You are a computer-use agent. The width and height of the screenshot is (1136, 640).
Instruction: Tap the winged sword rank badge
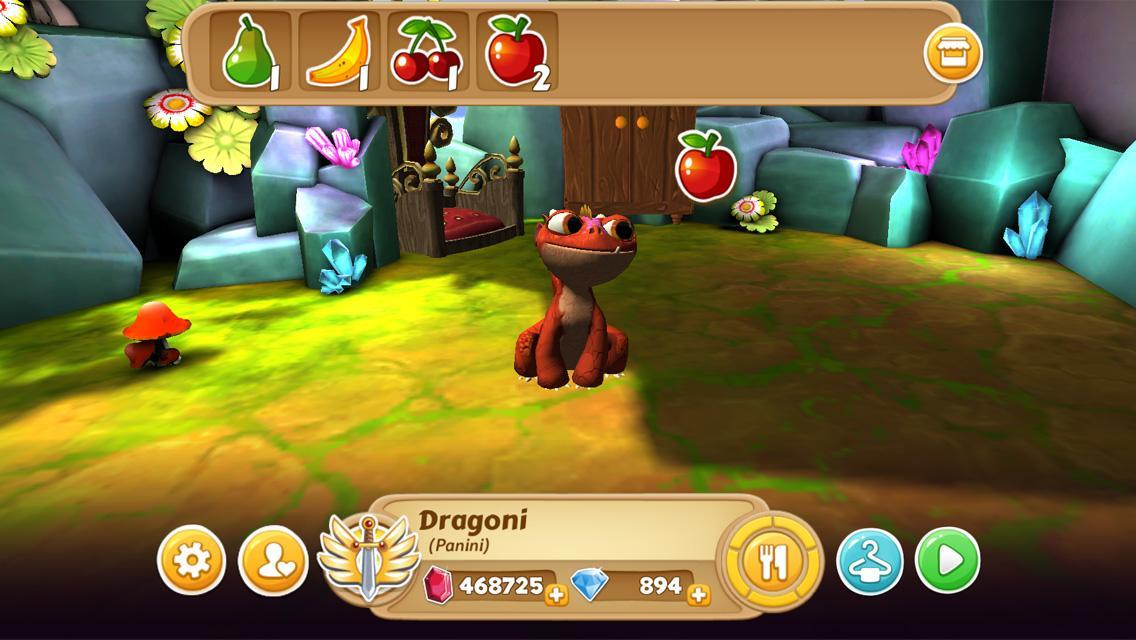coord(368,556)
